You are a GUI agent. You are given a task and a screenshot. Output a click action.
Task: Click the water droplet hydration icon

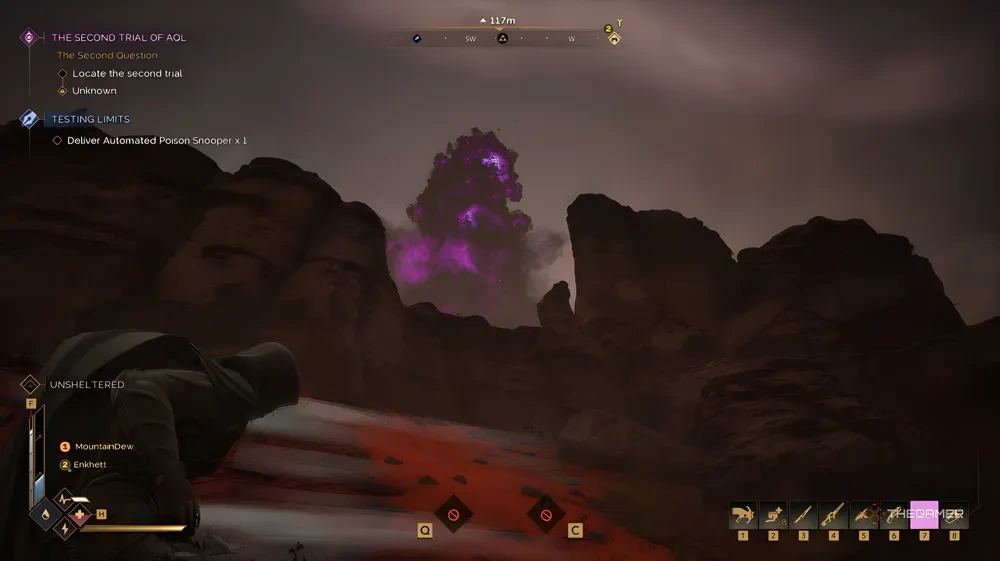point(45,514)
